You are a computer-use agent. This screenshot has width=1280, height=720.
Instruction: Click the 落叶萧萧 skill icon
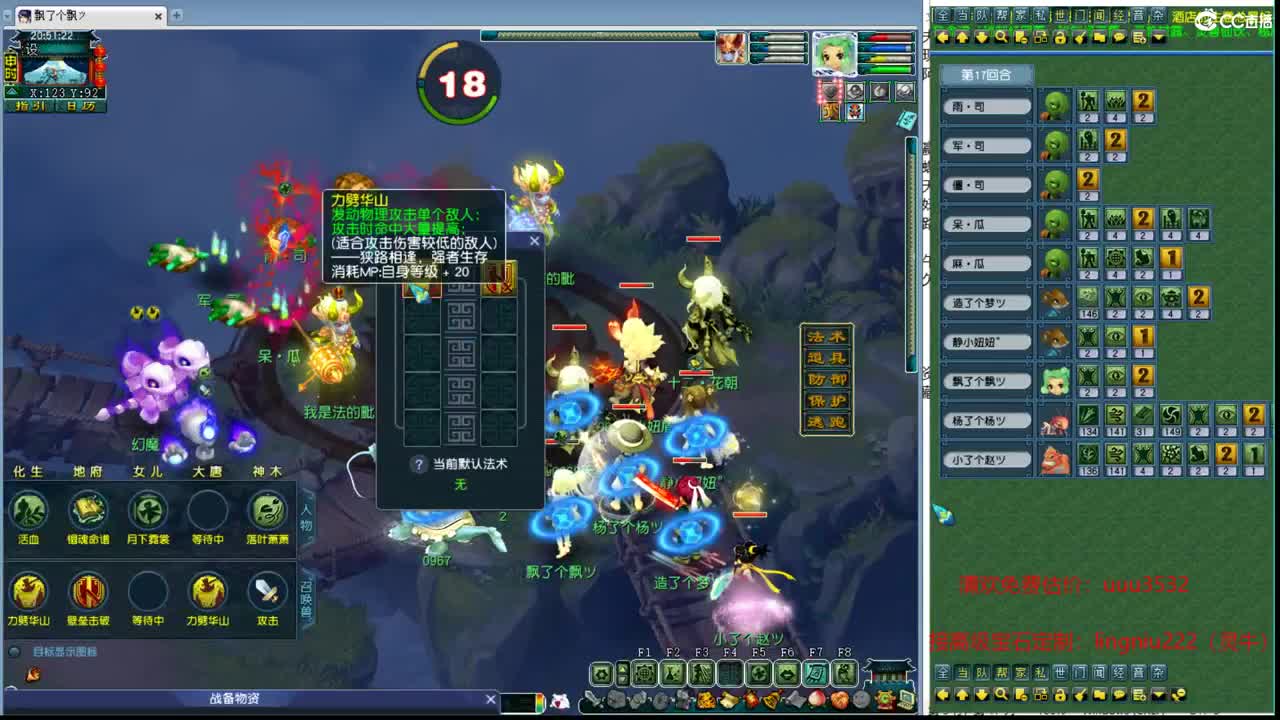point(267,511)
